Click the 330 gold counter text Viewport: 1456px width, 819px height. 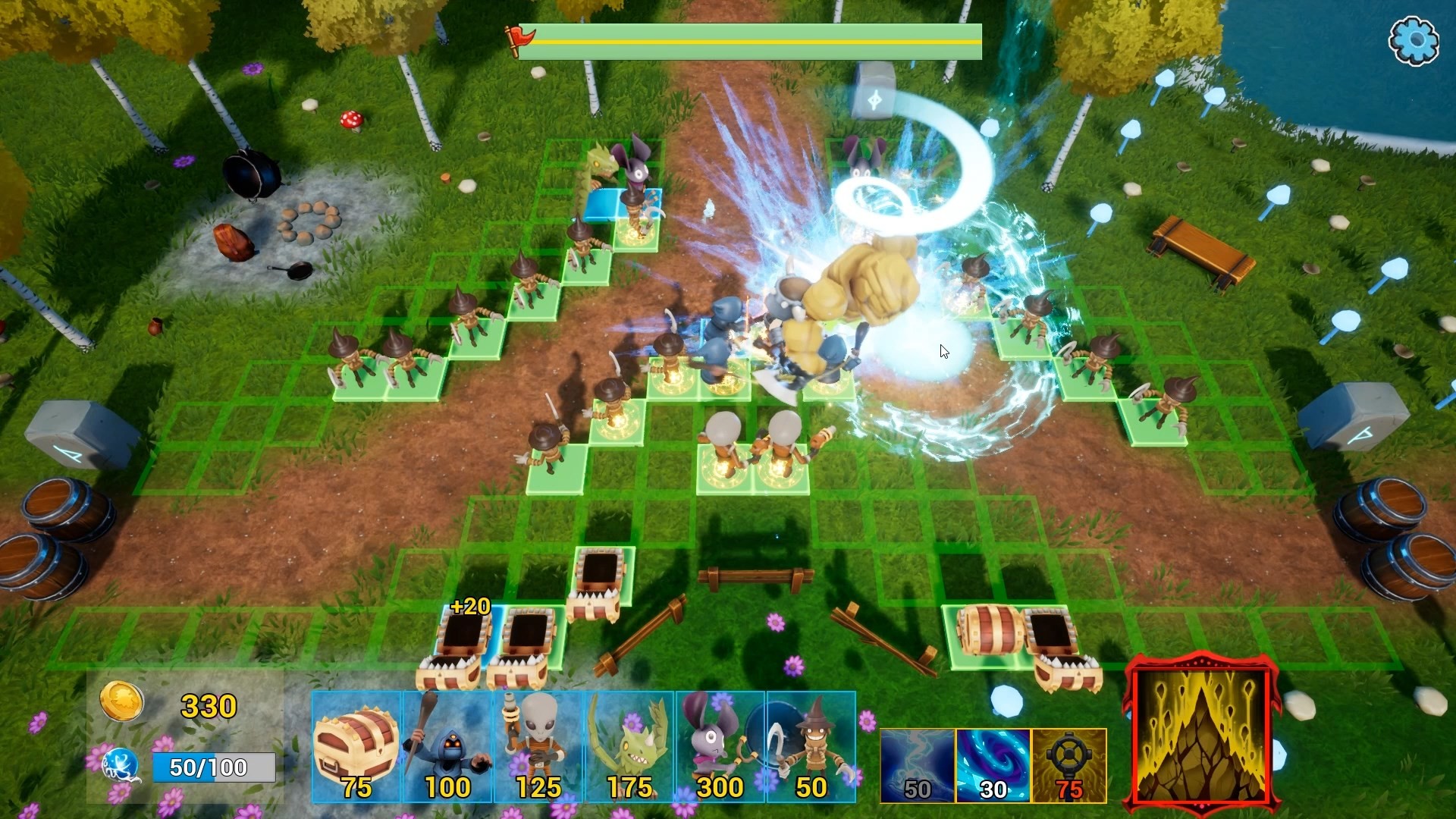(x=207, y=707)
